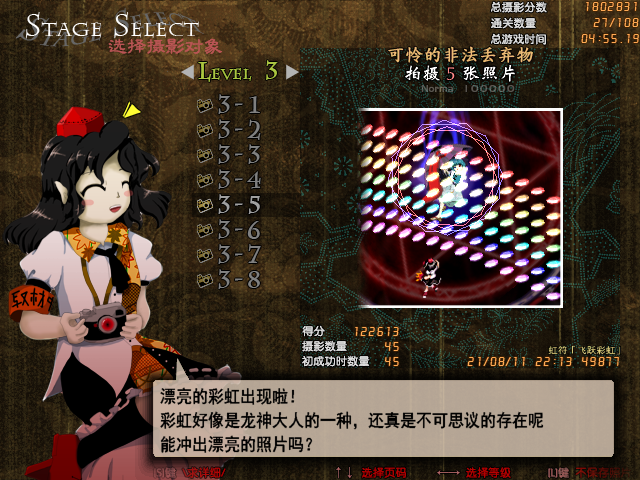Click the left arrow beside Level 3
Image resolution: width=640 pixels, height=480 pixels.
tap(187, 72)
